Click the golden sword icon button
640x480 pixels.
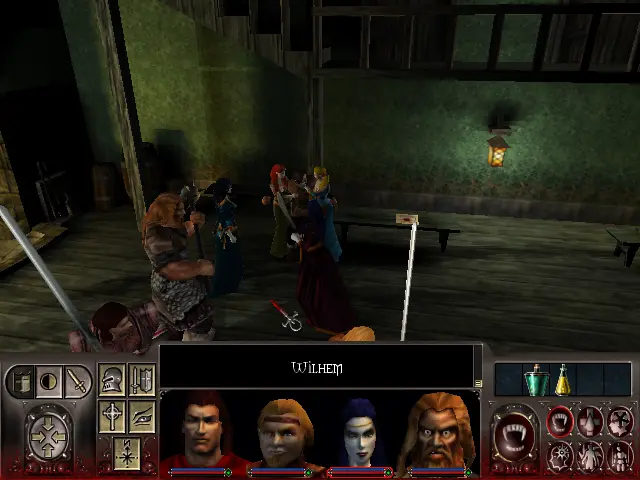point(76,381)
